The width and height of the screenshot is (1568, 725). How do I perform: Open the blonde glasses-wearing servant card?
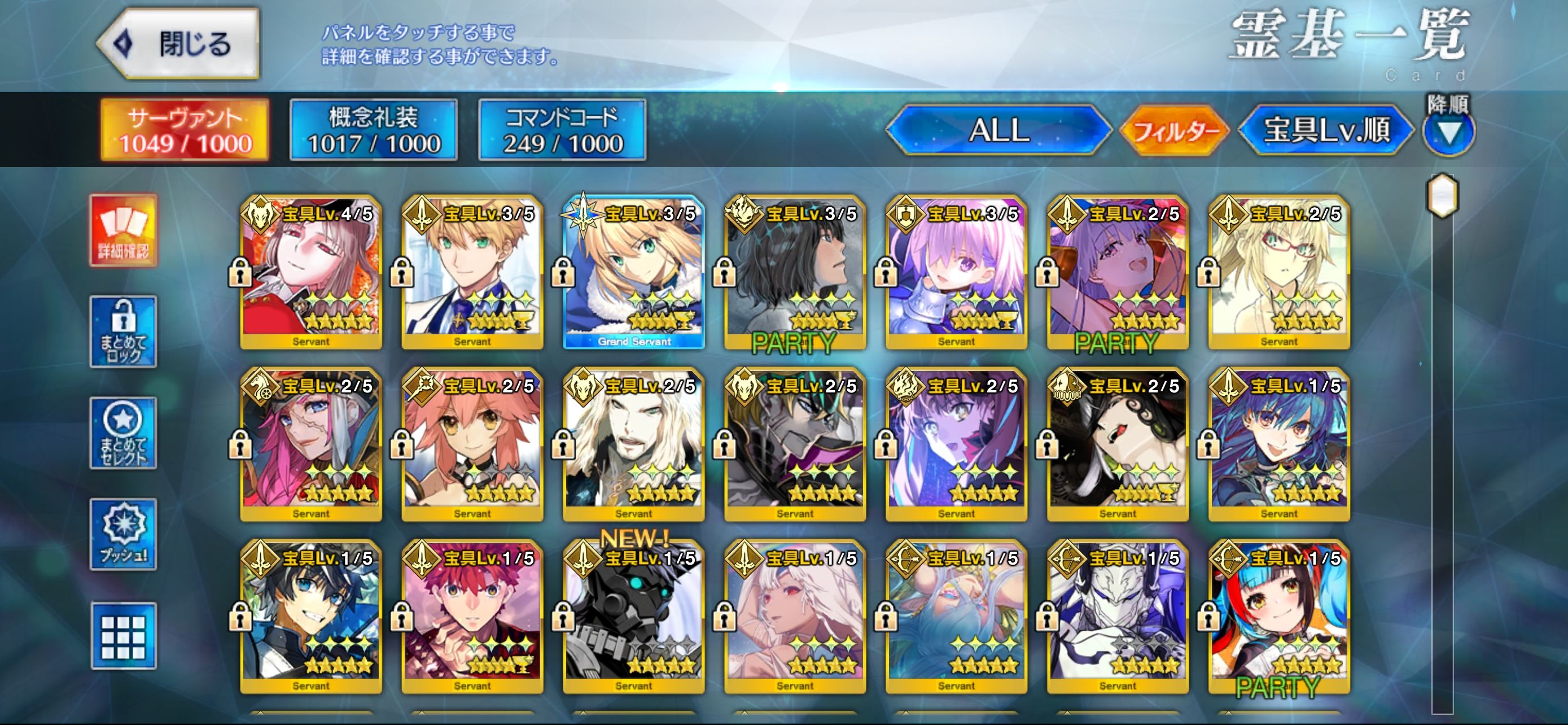(x=1279, y=272)
